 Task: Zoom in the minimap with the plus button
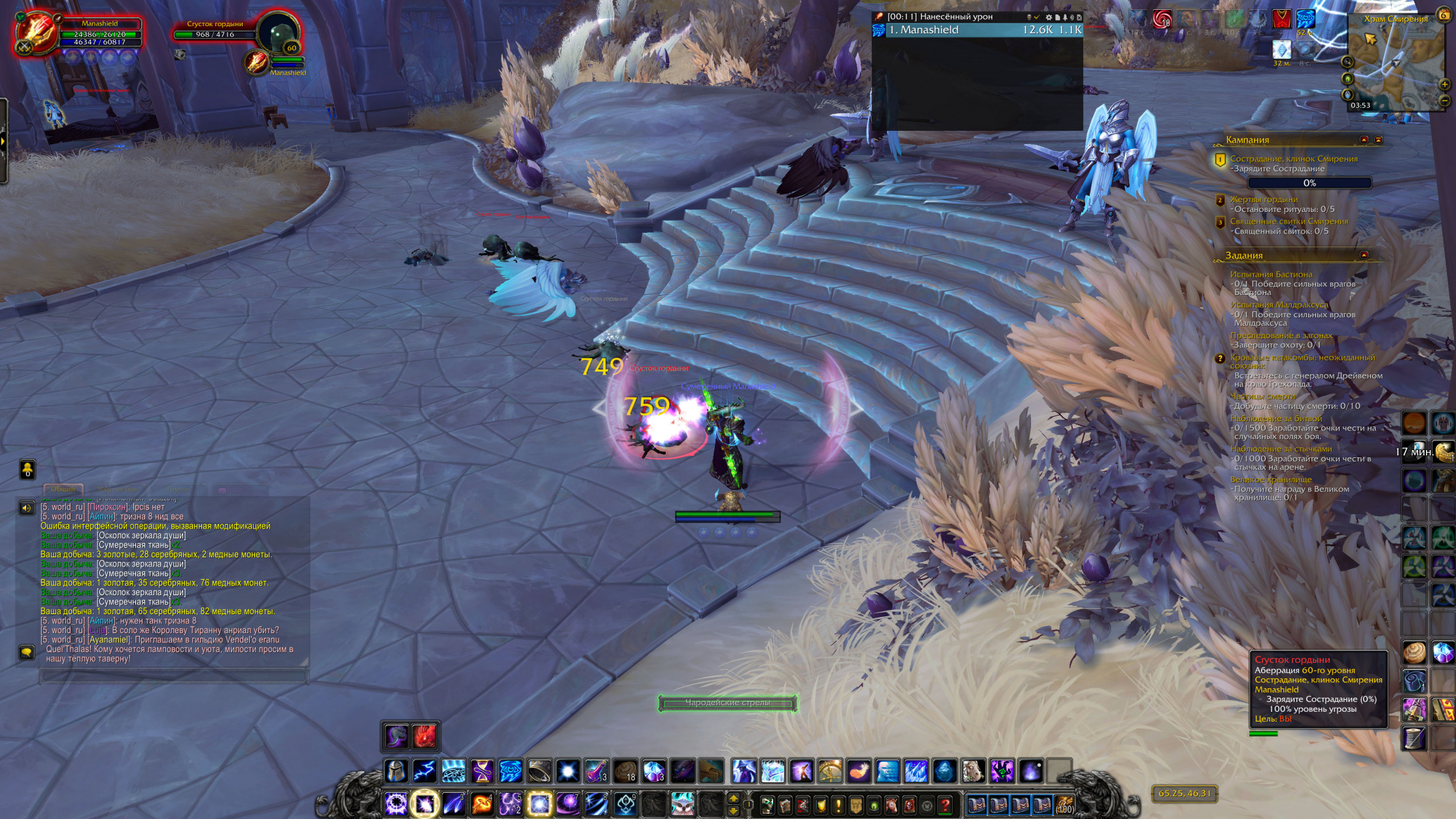[x=1445, y=84]
